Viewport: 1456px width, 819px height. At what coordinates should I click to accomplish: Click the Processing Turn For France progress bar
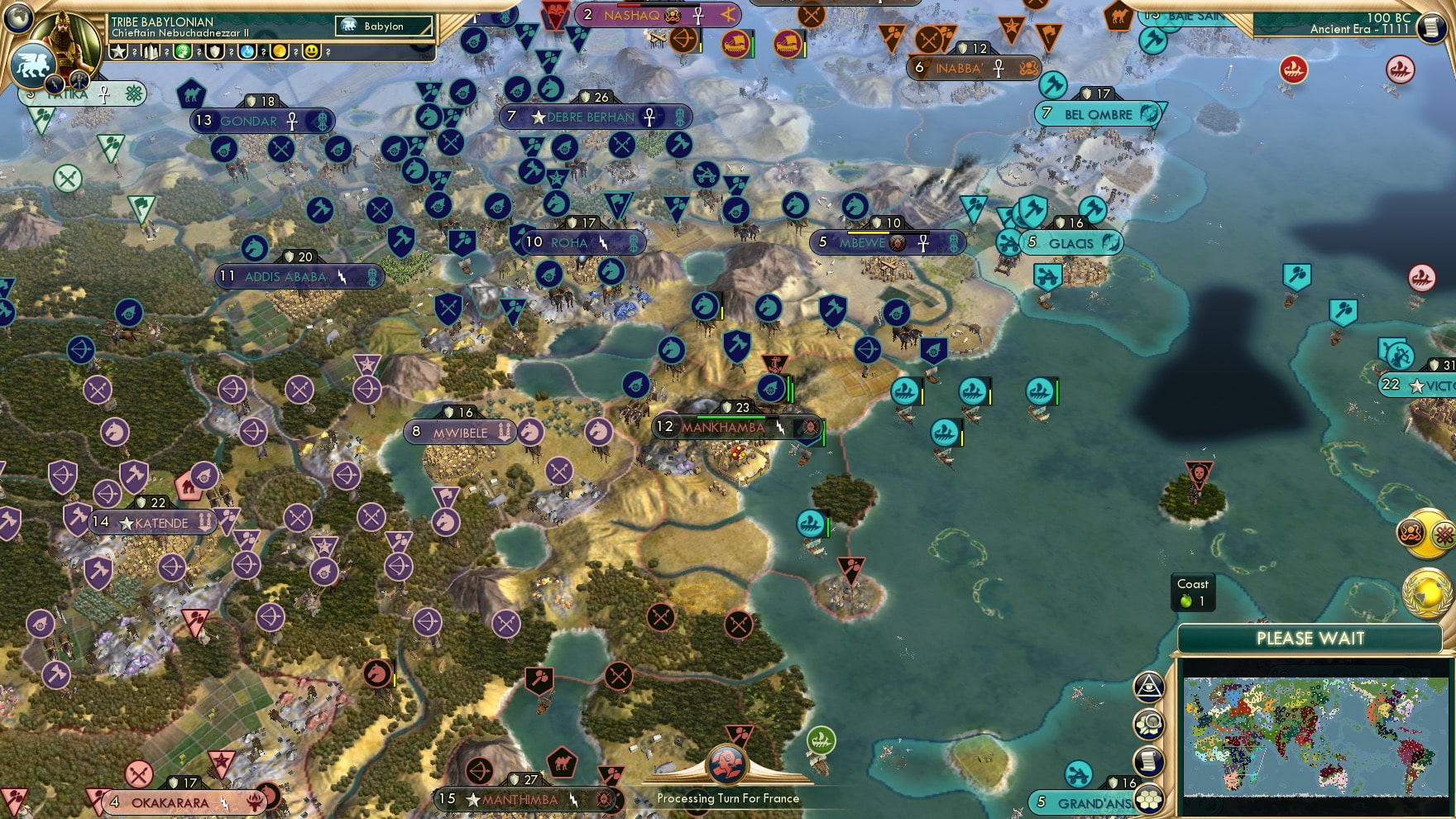(x=728, y=799)
